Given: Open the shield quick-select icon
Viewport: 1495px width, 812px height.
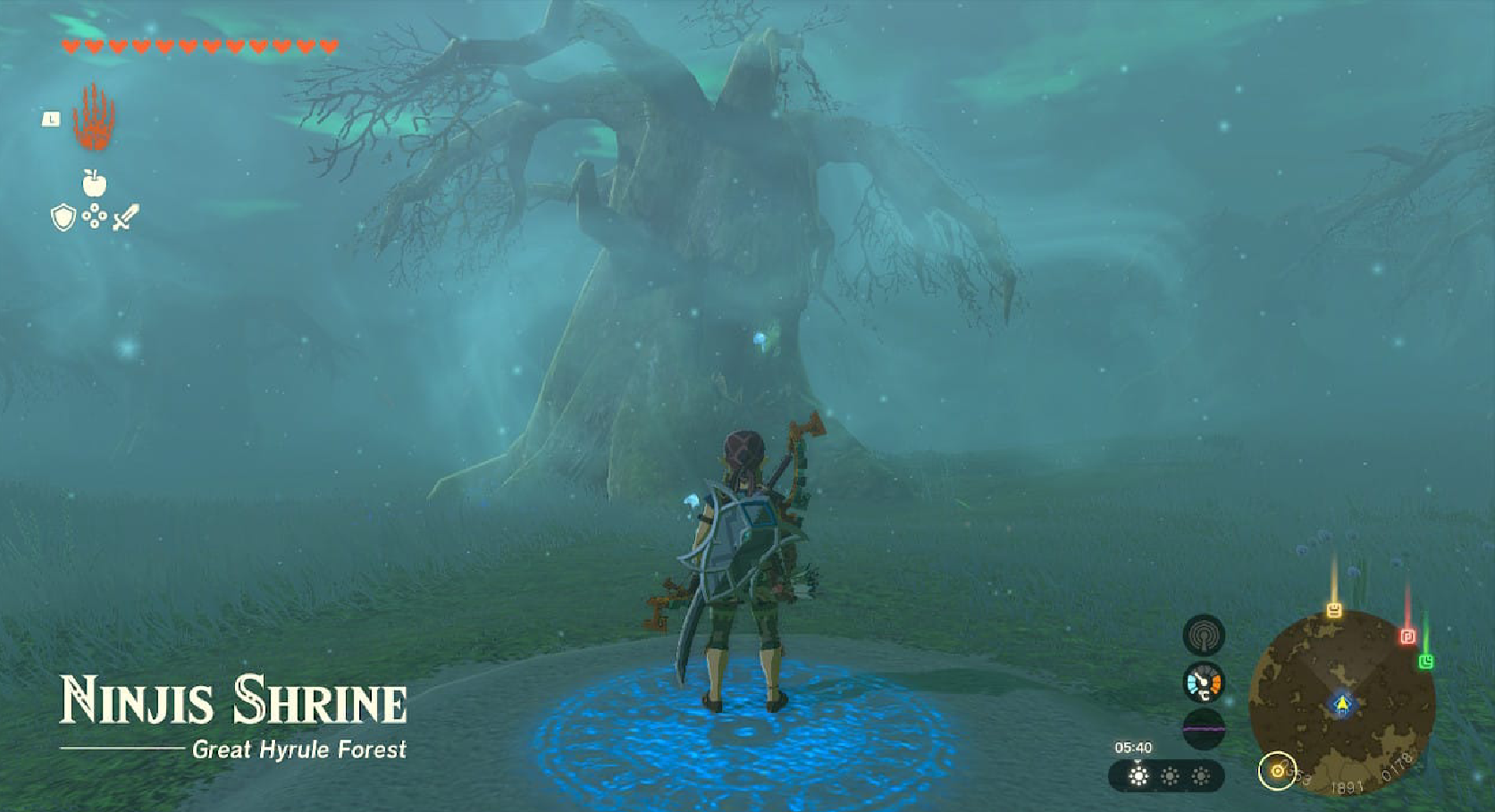Looking at the screenshot, I should (x=63, y=217).
